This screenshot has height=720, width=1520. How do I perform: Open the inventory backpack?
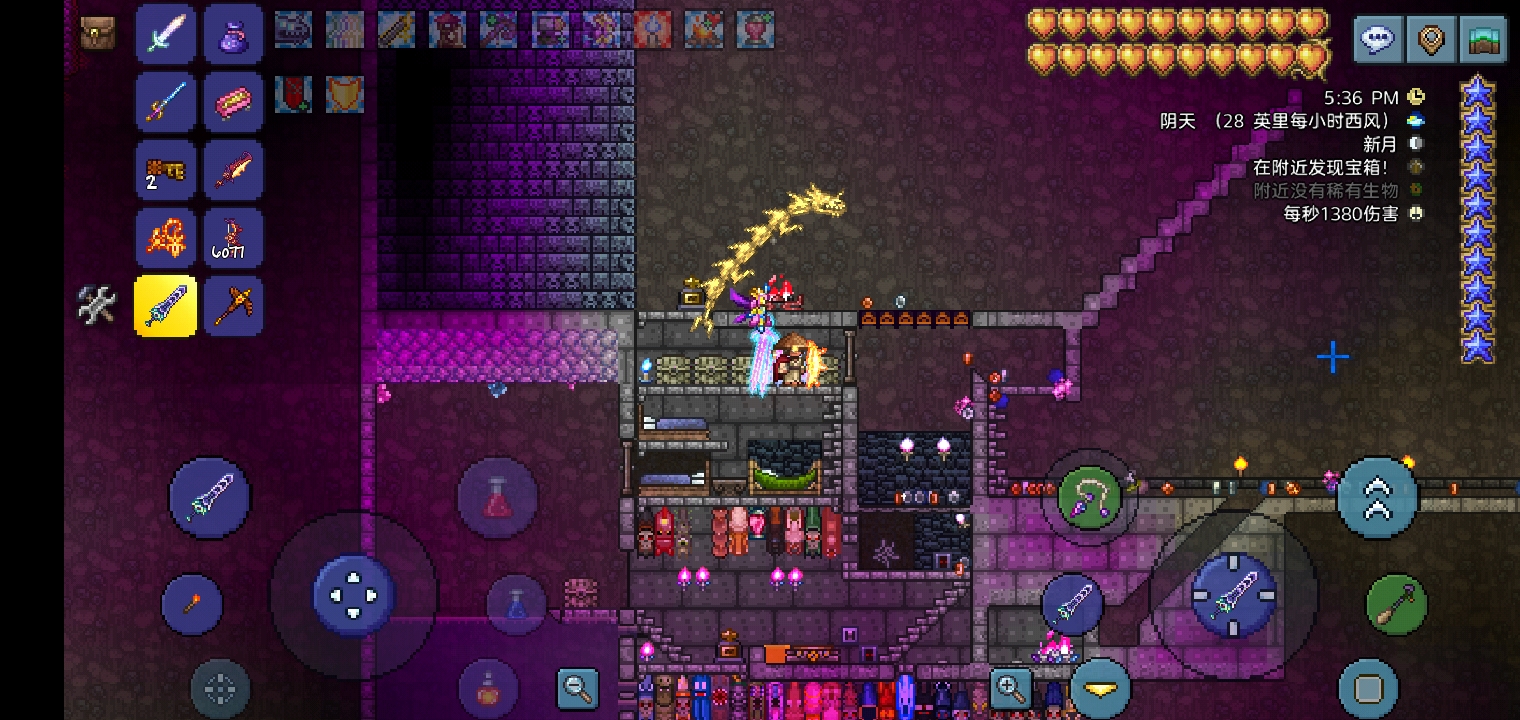point(97,32)
